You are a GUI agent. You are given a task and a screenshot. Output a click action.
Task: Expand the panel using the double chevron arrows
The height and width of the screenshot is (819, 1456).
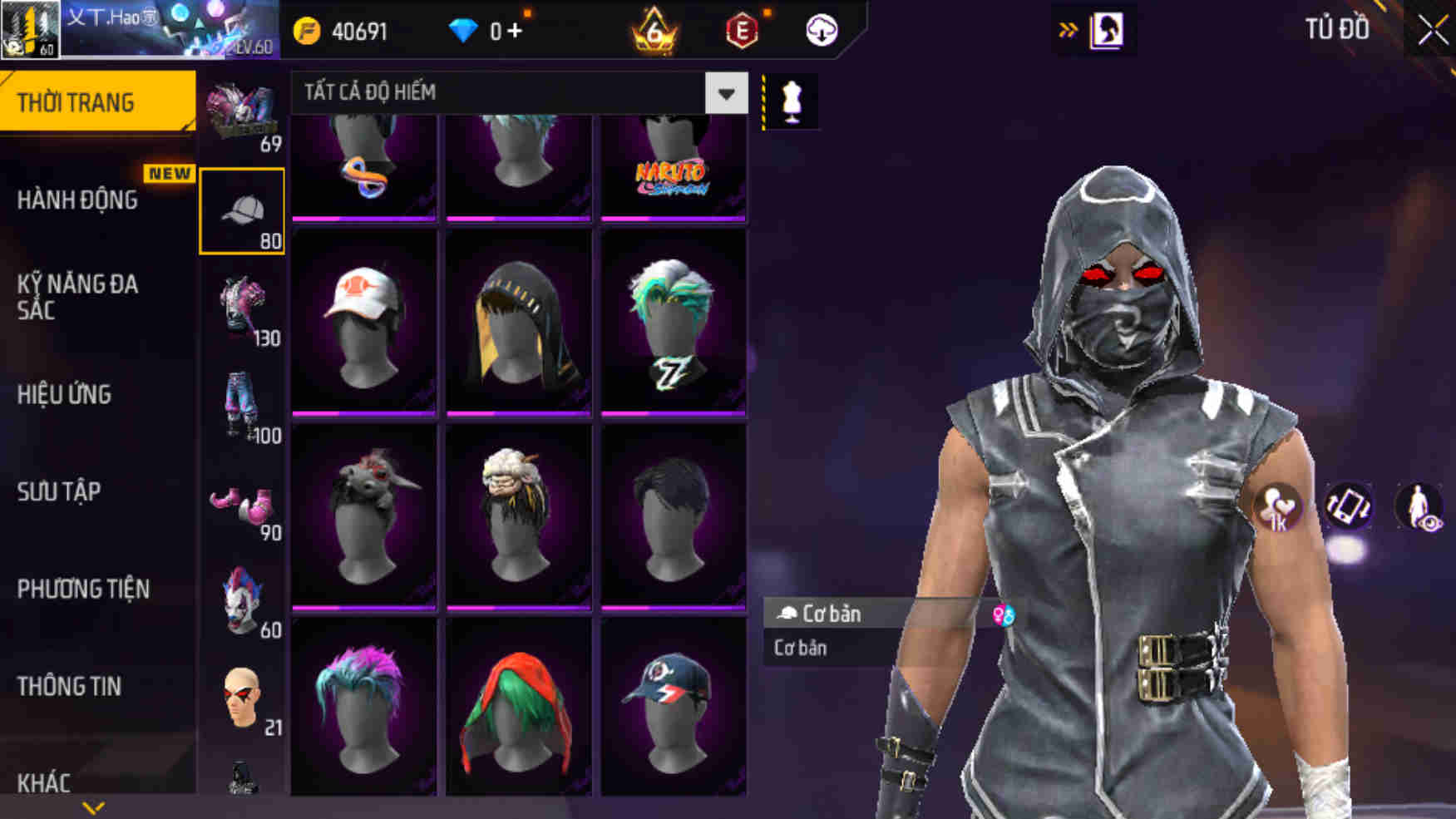pyautogui.click(x=1067, y=27)
